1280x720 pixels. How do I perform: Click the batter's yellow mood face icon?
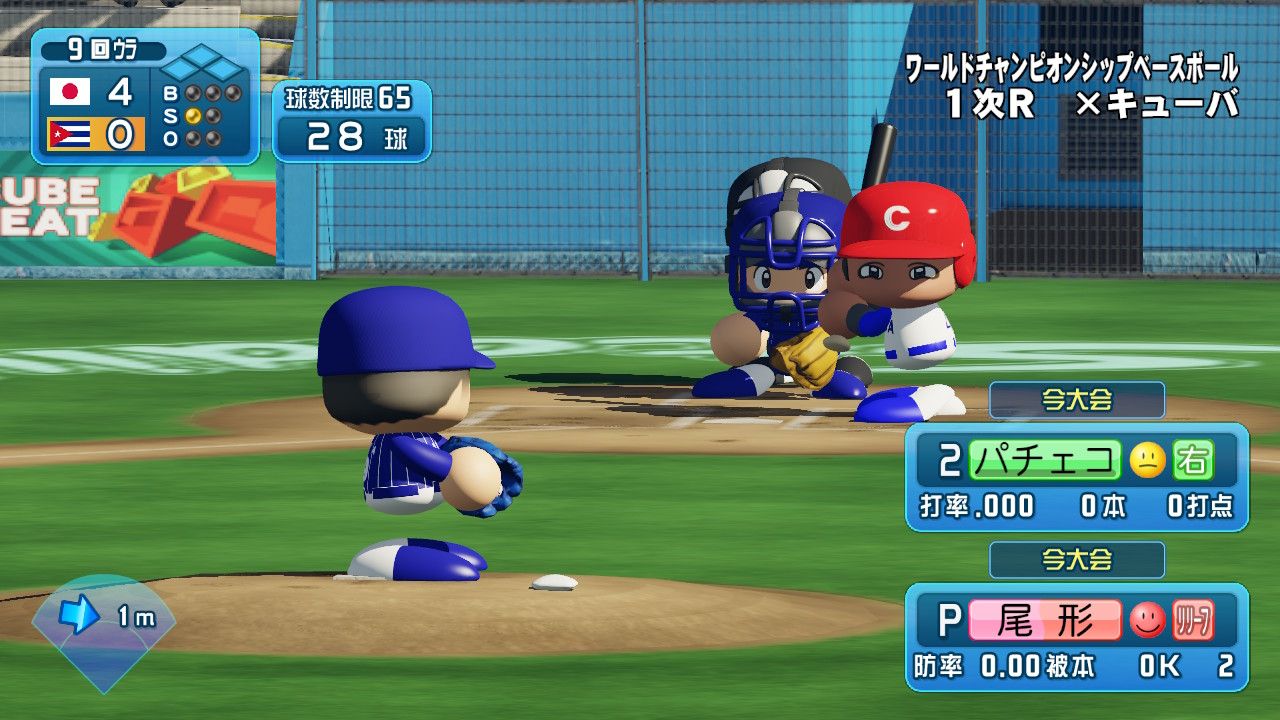pyautogui.click(x=1147, y=460)
